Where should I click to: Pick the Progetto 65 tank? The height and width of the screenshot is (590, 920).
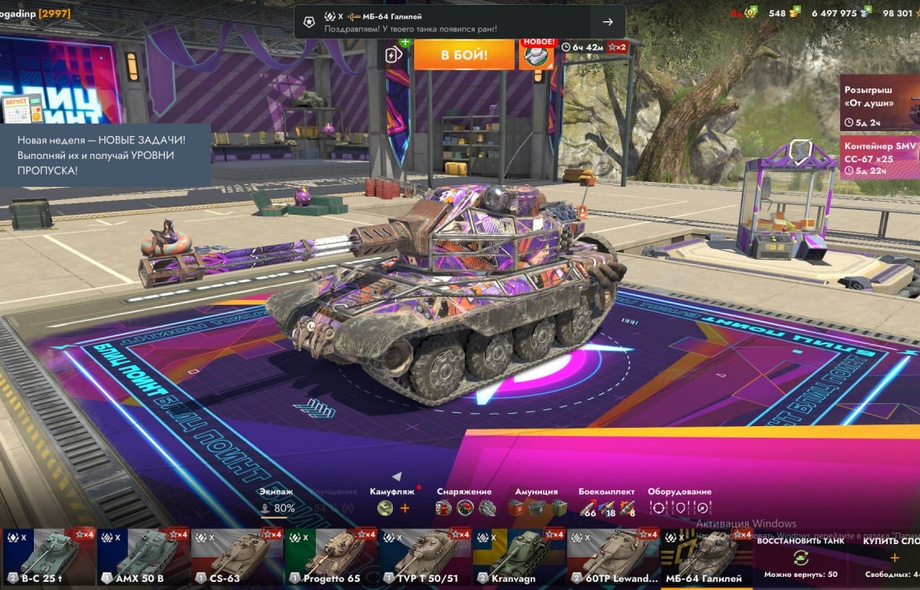[330, 556]
